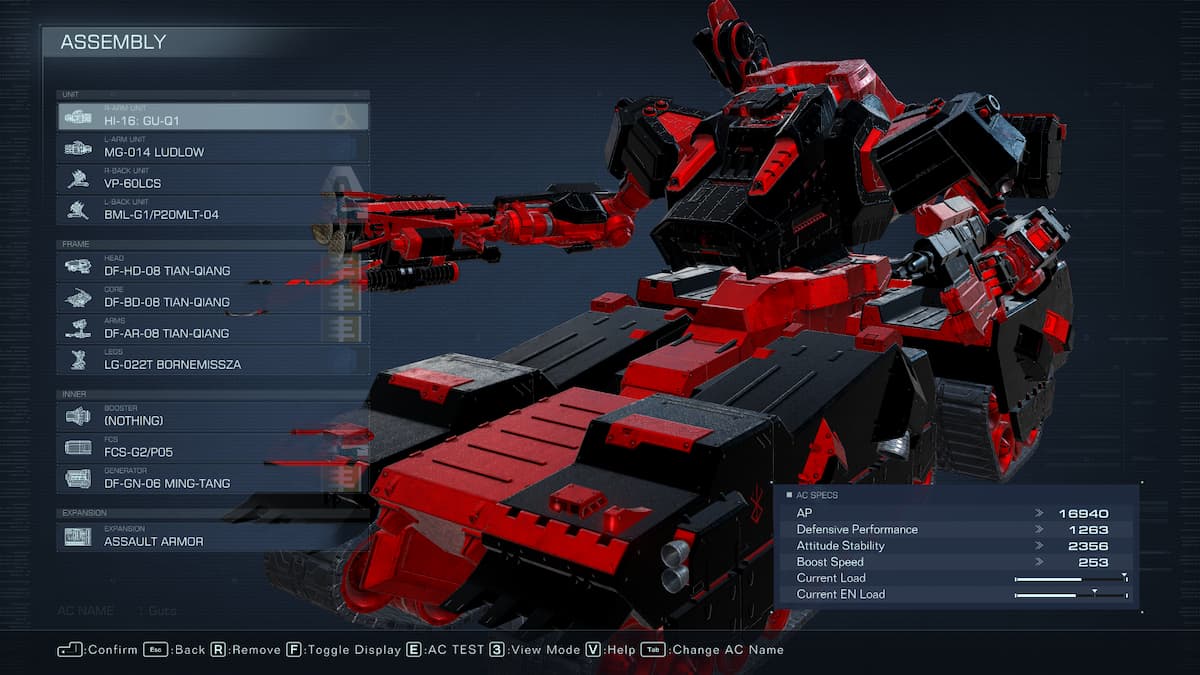Select the Legs LG-022T BORNEMISSZA slot

coord(212,360)
